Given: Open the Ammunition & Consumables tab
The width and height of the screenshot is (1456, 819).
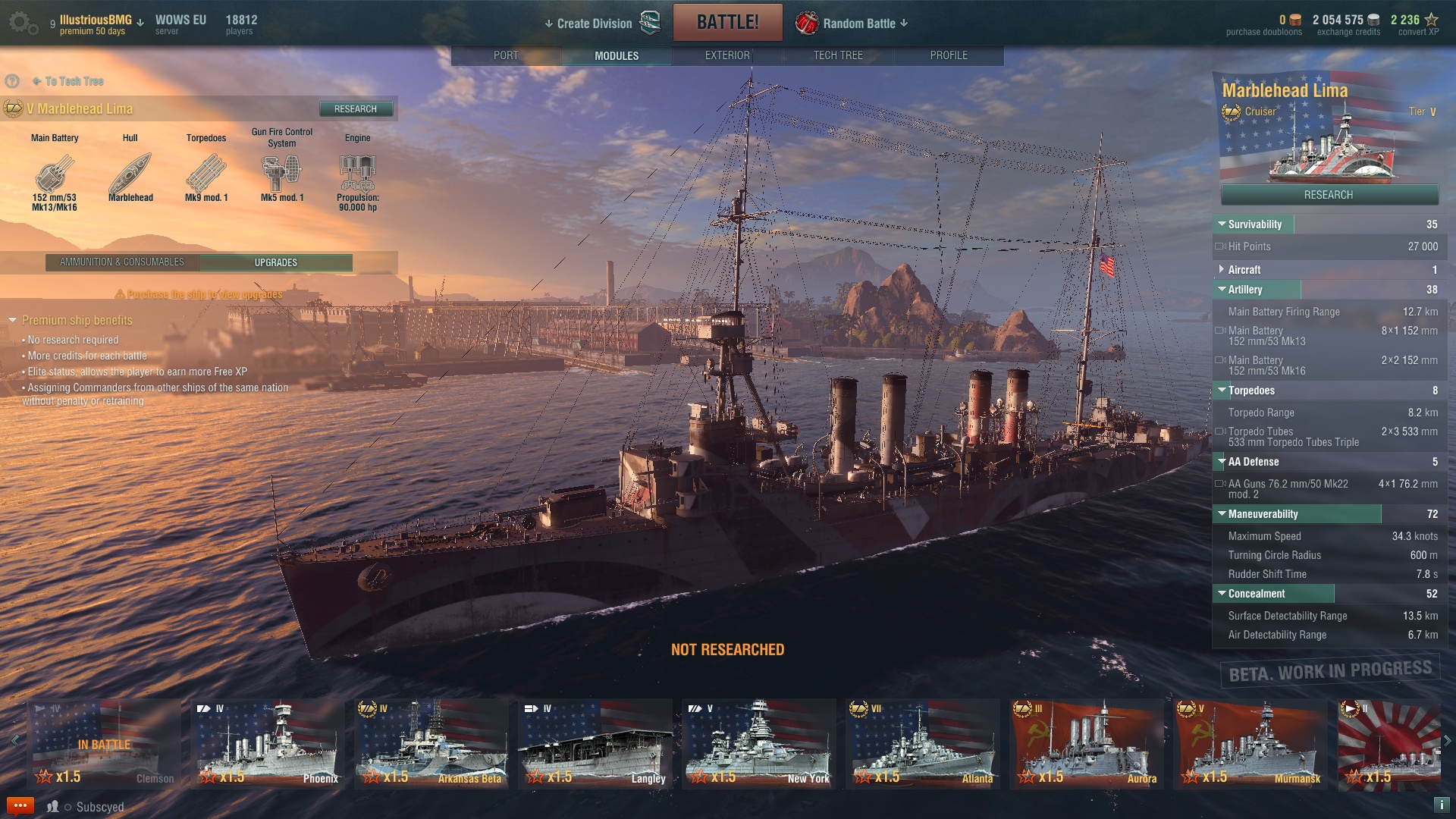Looking at the screenshot, I should pos(122,262).
